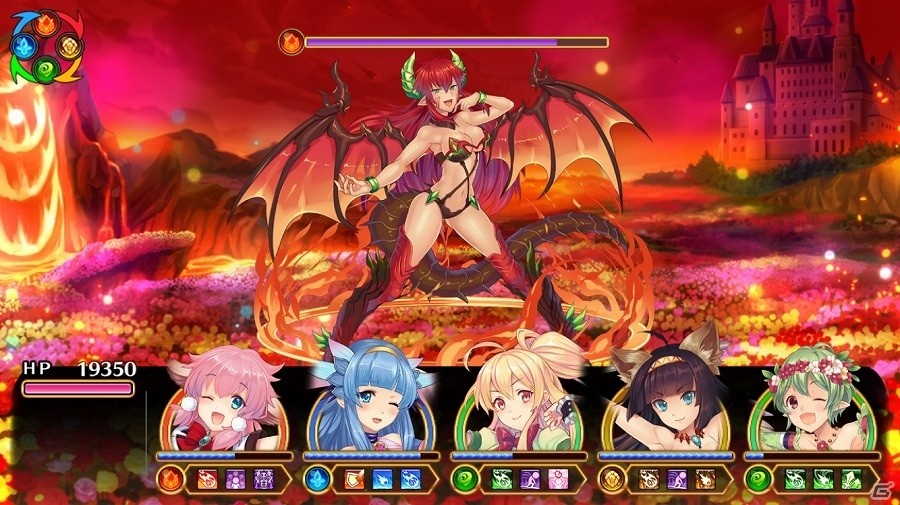
Task: Click the boss's fire attribute icon
Action: pos(292,43)
